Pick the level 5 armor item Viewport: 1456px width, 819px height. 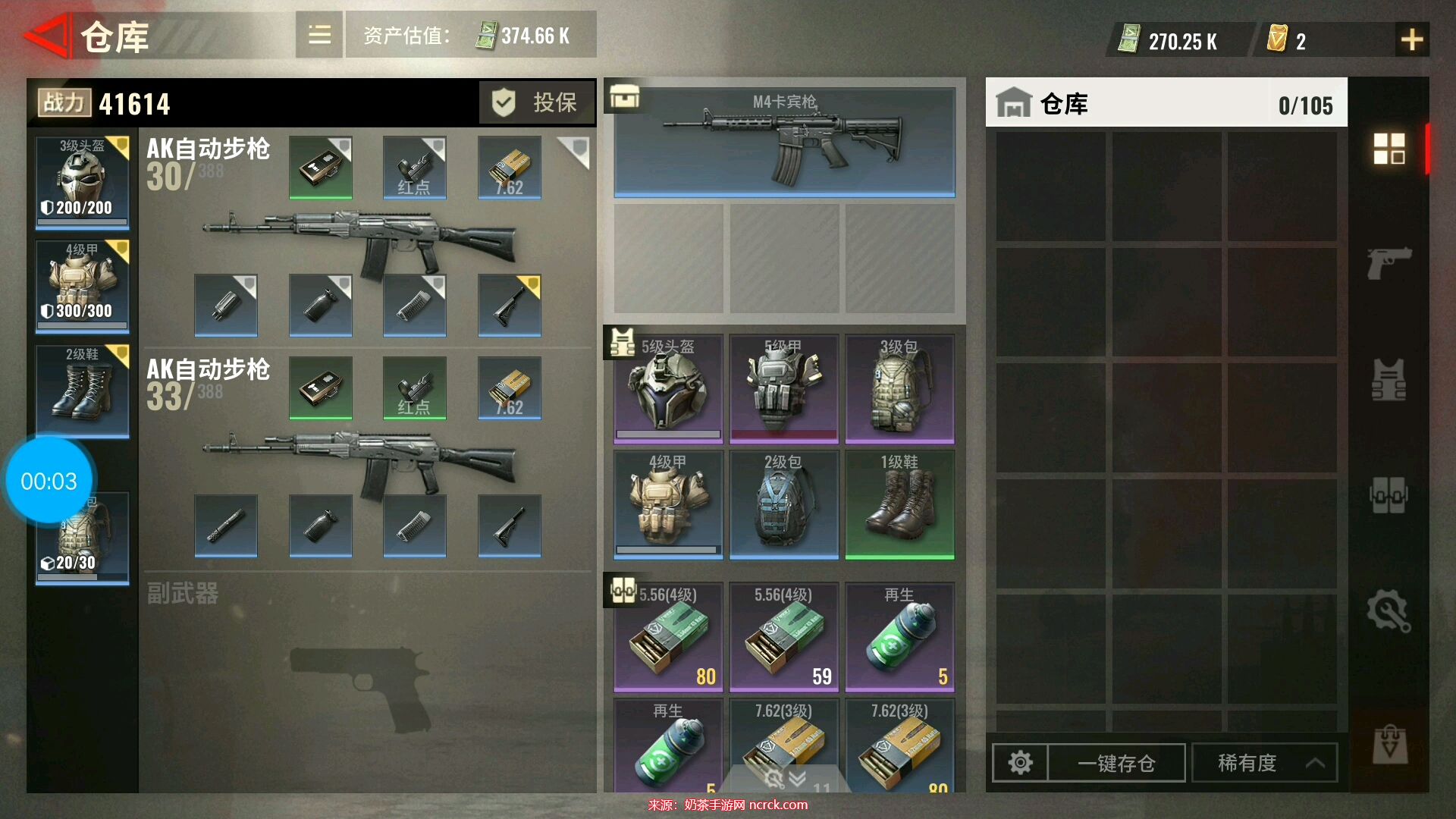784,388
